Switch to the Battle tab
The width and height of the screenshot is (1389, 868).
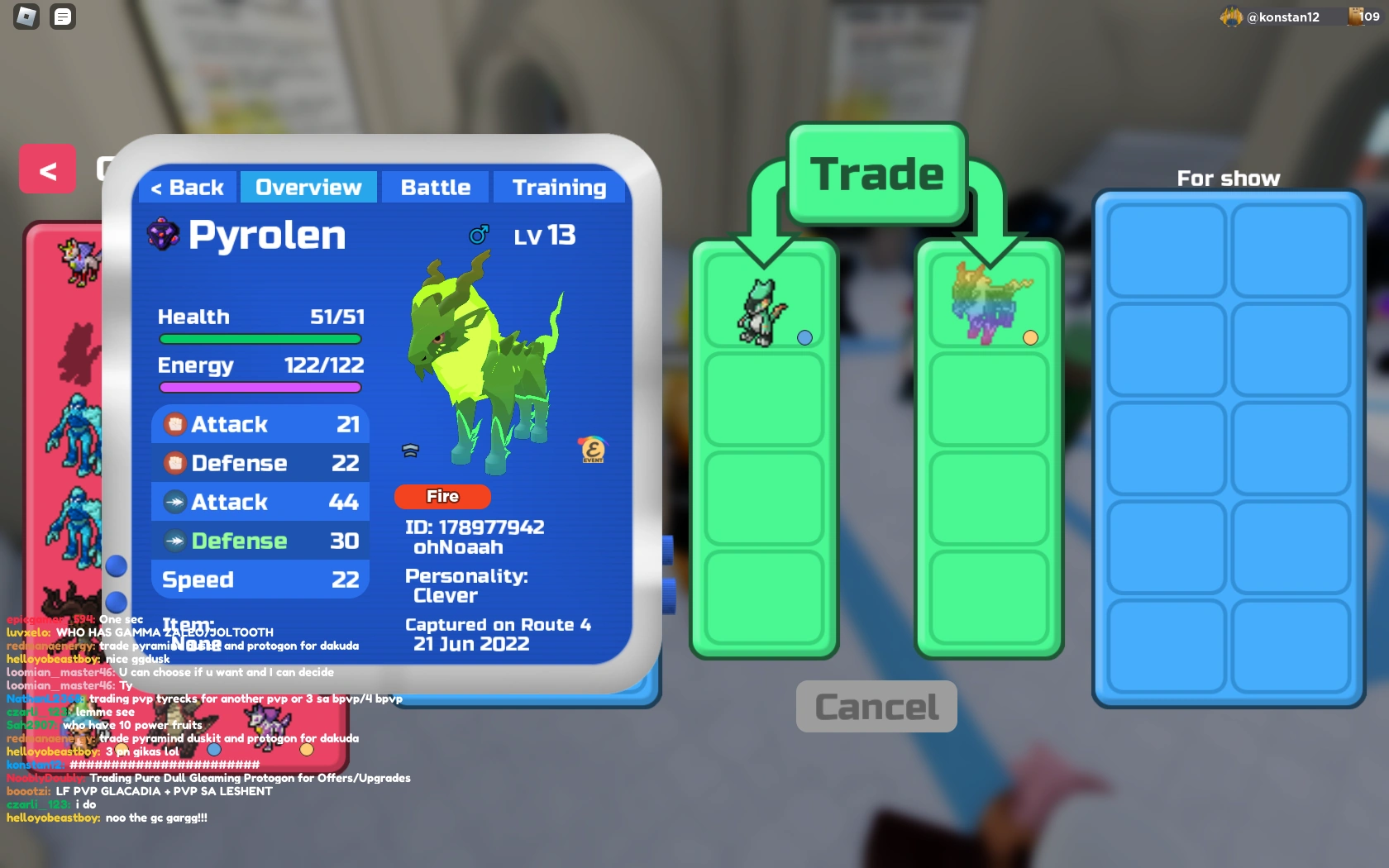click(435, 187)
